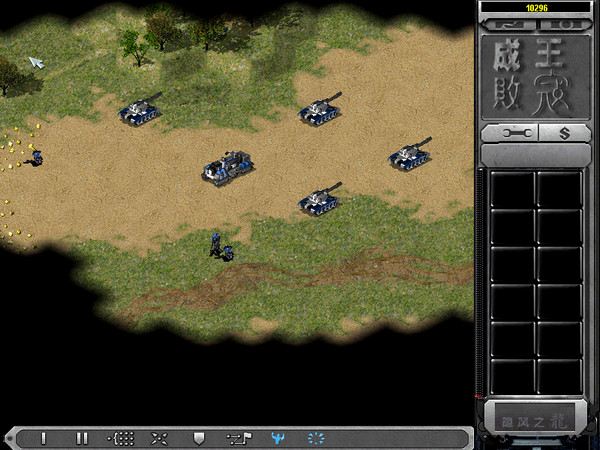600x450 pixels.
Task: Select team two with the double-bar button
Action: click(82, 438)
